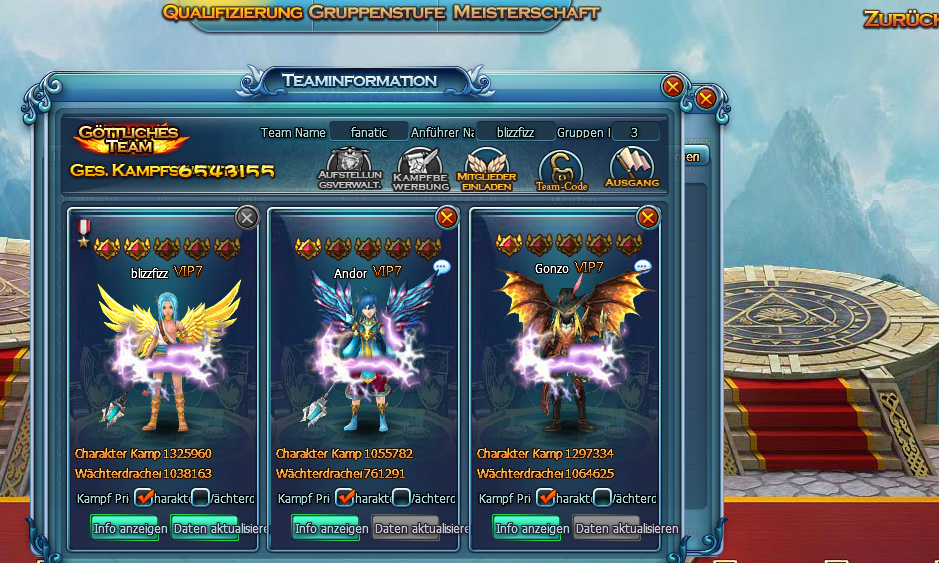Refresh blizzfizz's data with Daten aktualisieren
The image size is (939, 563).
(x=205, y=528)
